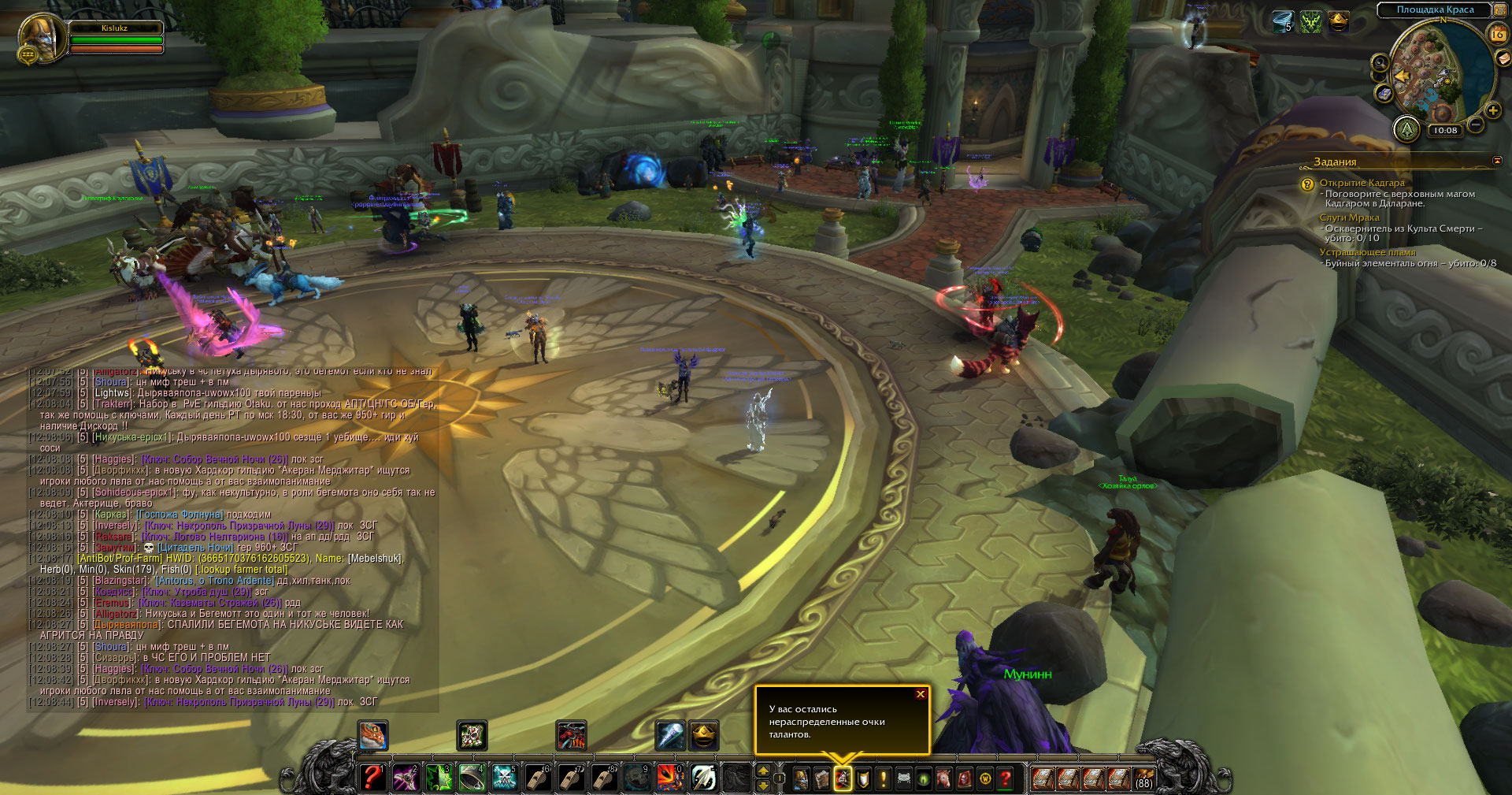This screenshot has width=1512, height=795.
Task: Open the main backpack with 88 slots
Action: pos(1143,778)
